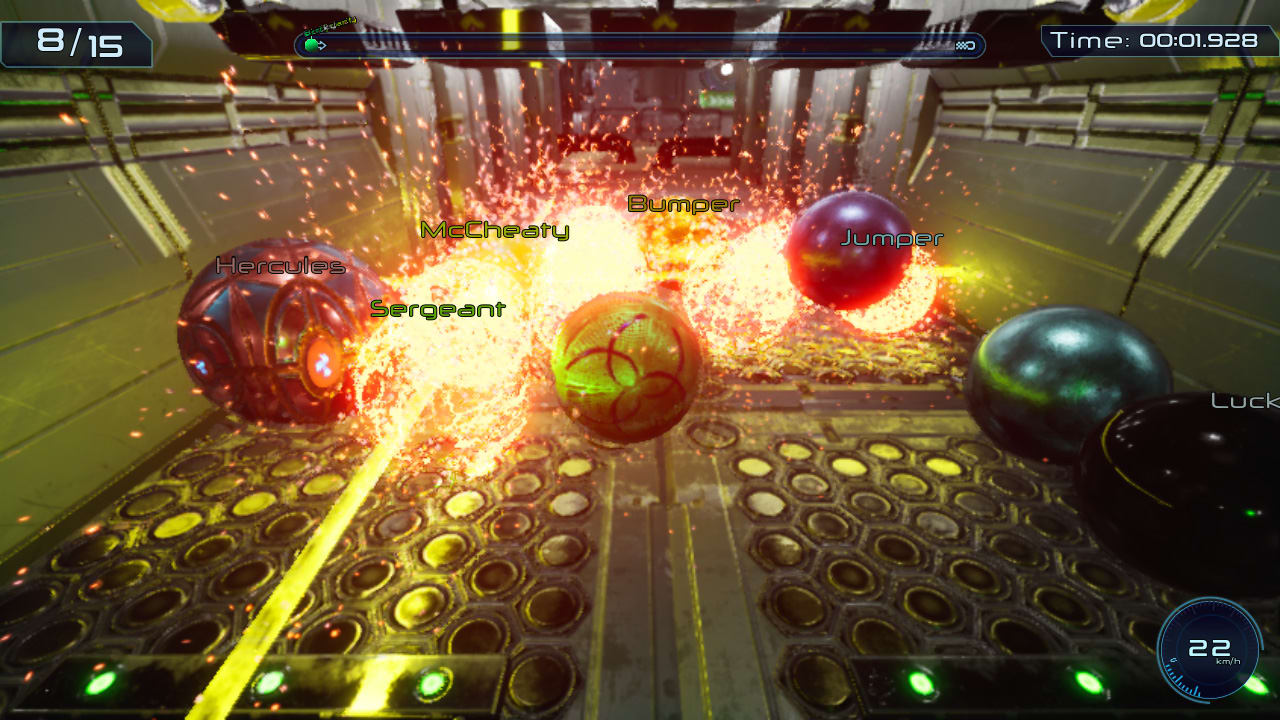Screen dimensions: 1280x720
Task: Click the green marble position marker icon
Action: tap(313, 44)
